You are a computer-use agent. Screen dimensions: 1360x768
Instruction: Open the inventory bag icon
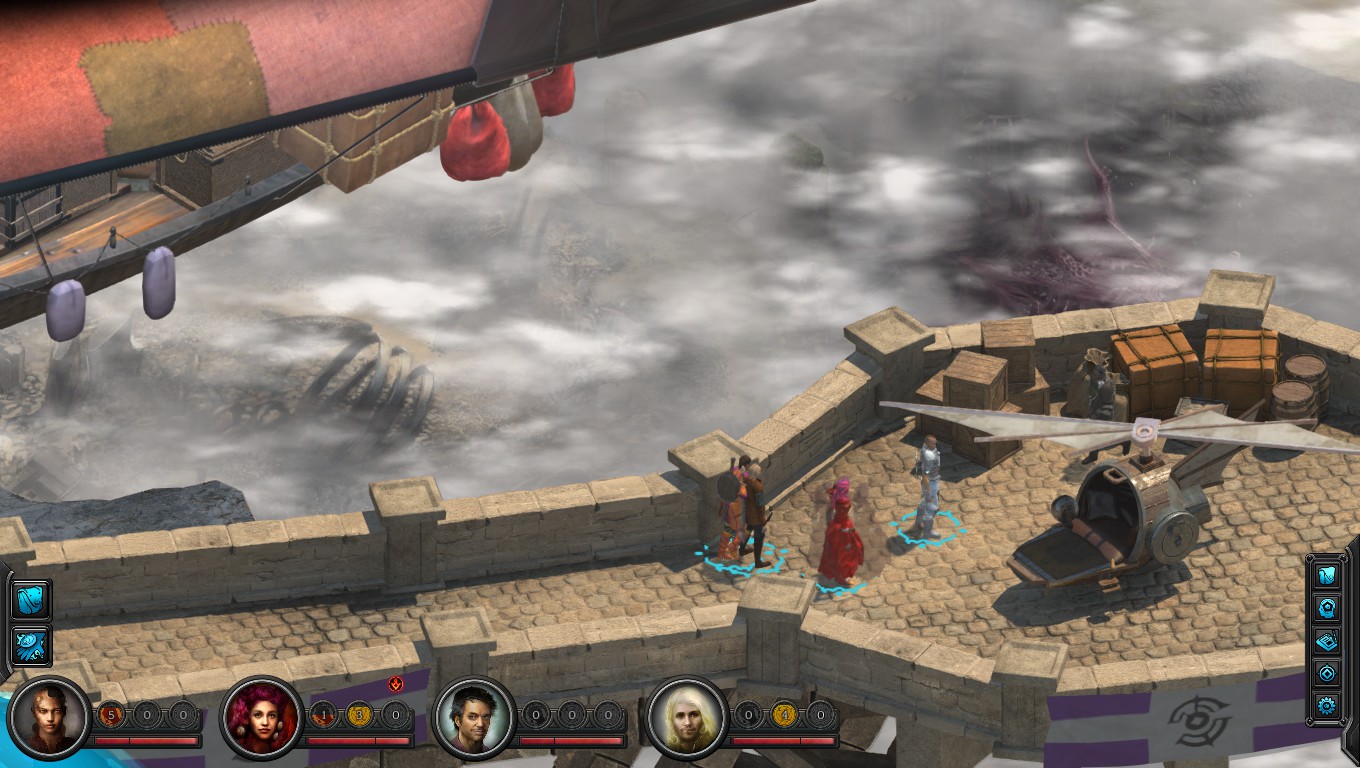[29, 600]
